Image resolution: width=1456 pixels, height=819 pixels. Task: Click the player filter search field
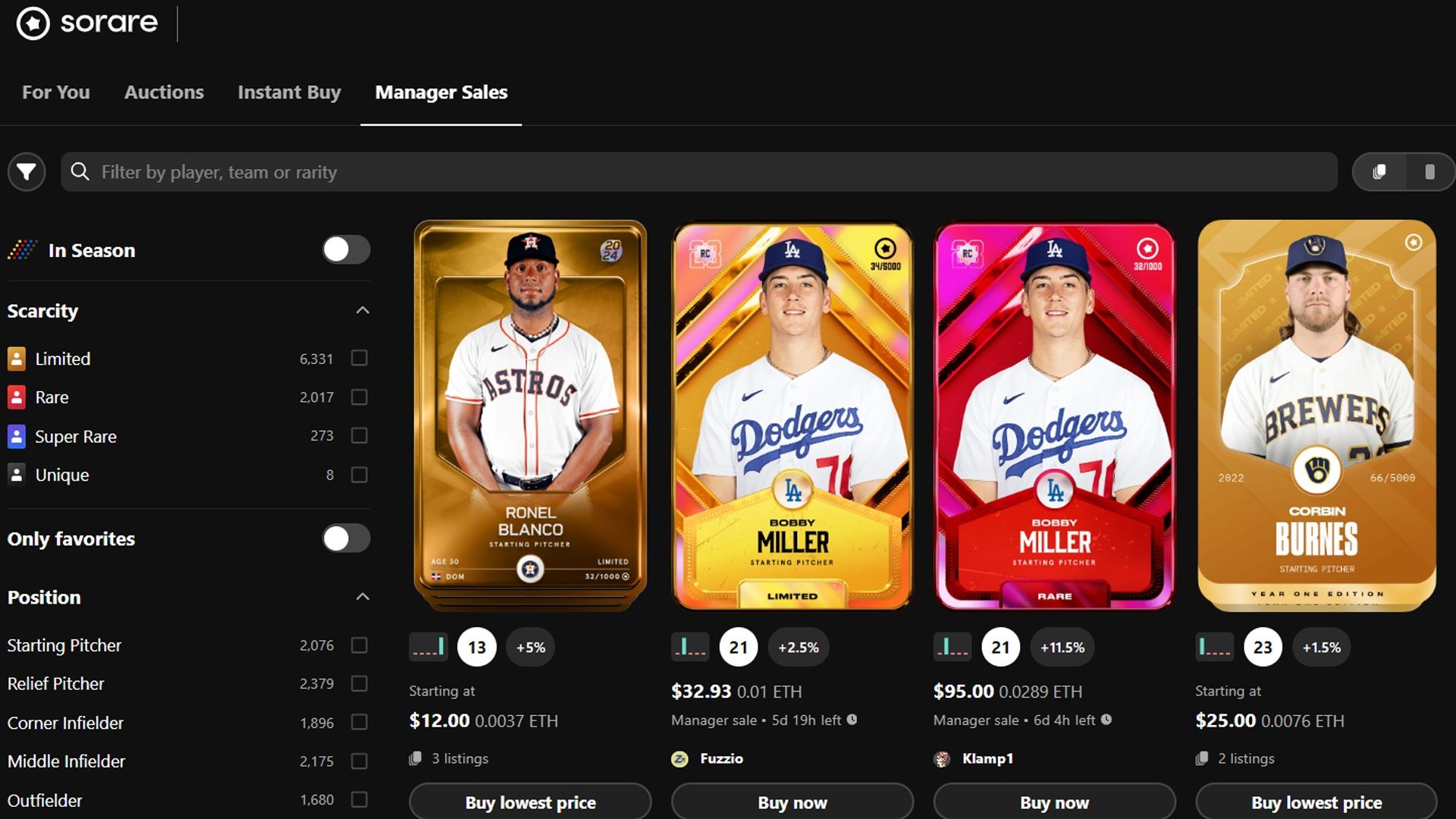pos(455,172)
